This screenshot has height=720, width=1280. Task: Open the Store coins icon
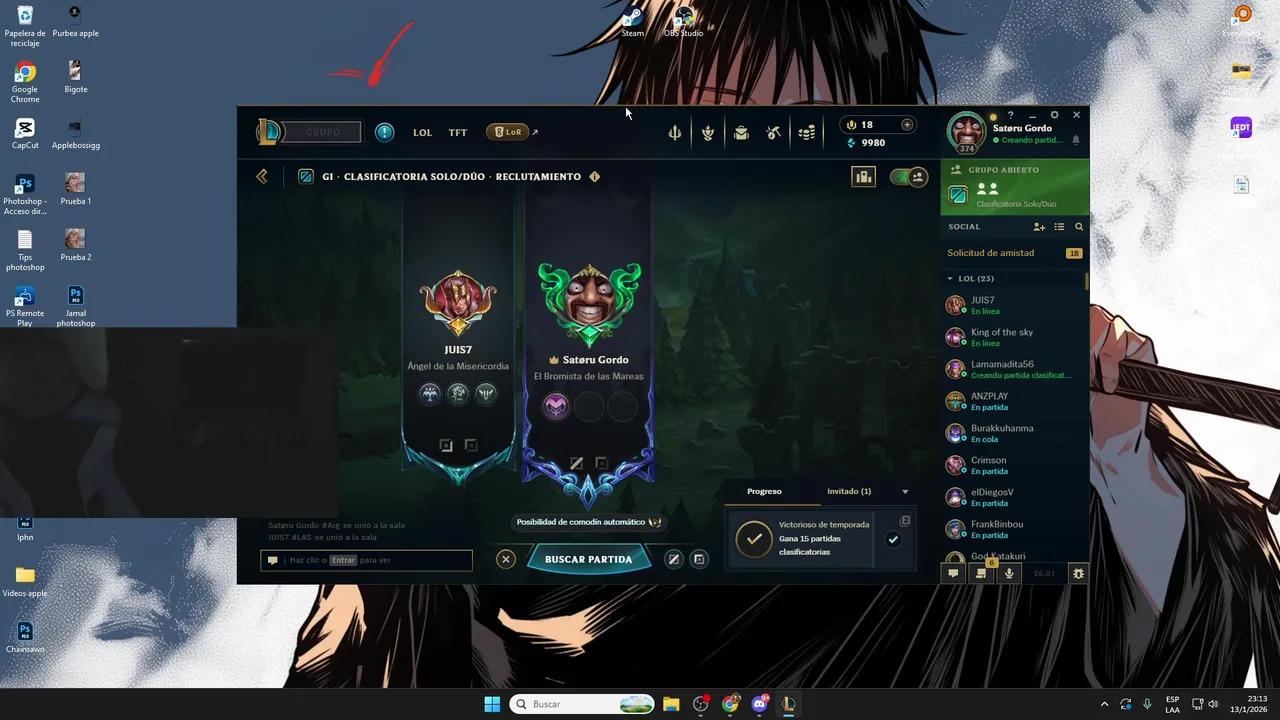pos(807,131)
